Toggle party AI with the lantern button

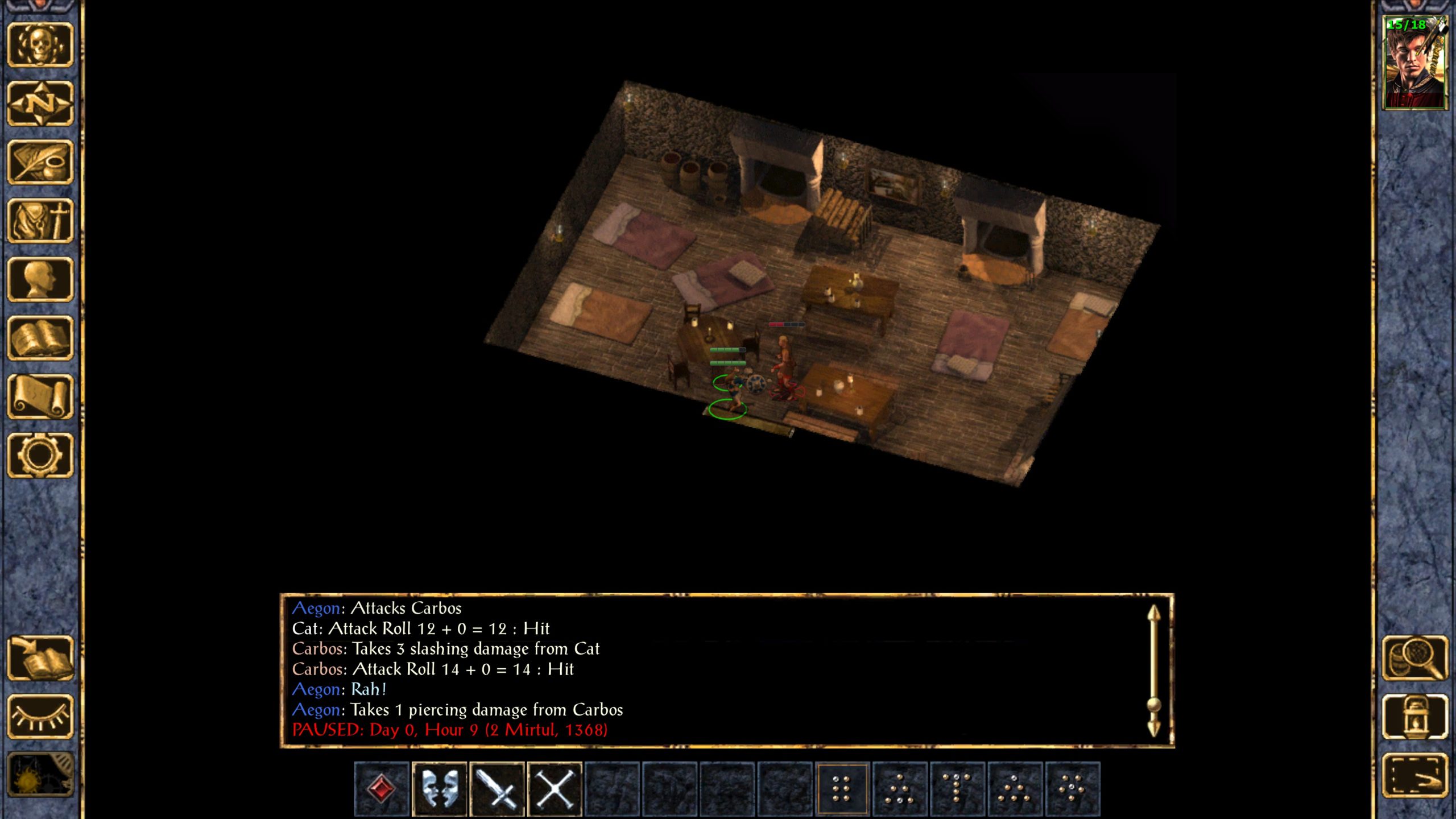(x=1414, y=717)
